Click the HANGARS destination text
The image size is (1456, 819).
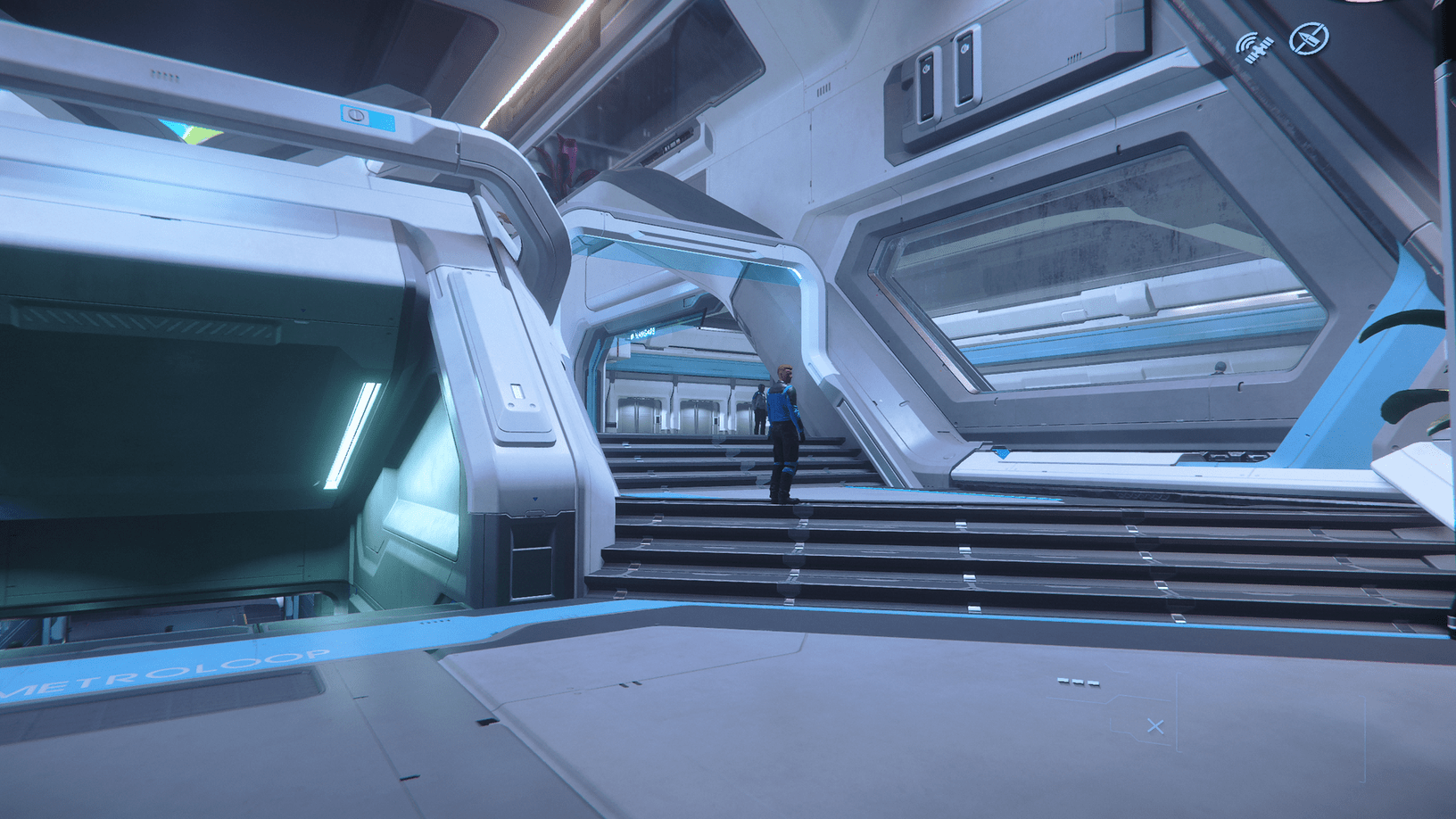647,332
